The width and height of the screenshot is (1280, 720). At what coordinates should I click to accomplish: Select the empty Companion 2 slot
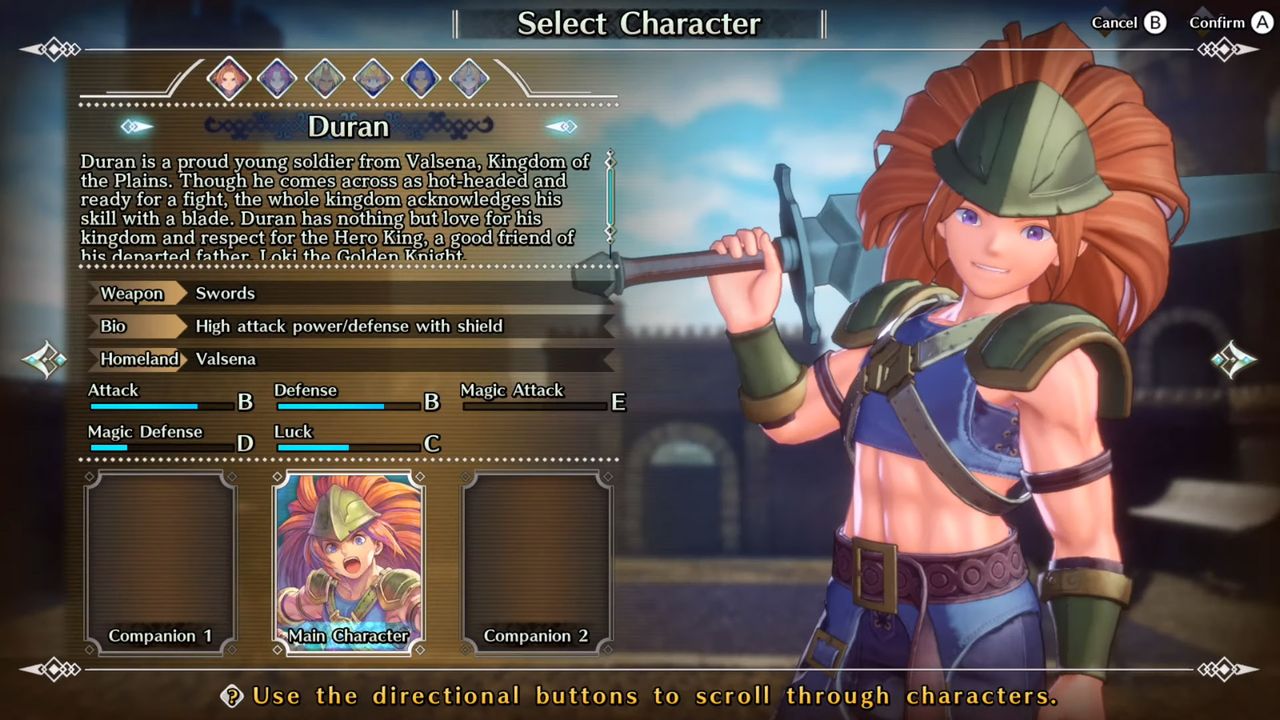[537, 562]
